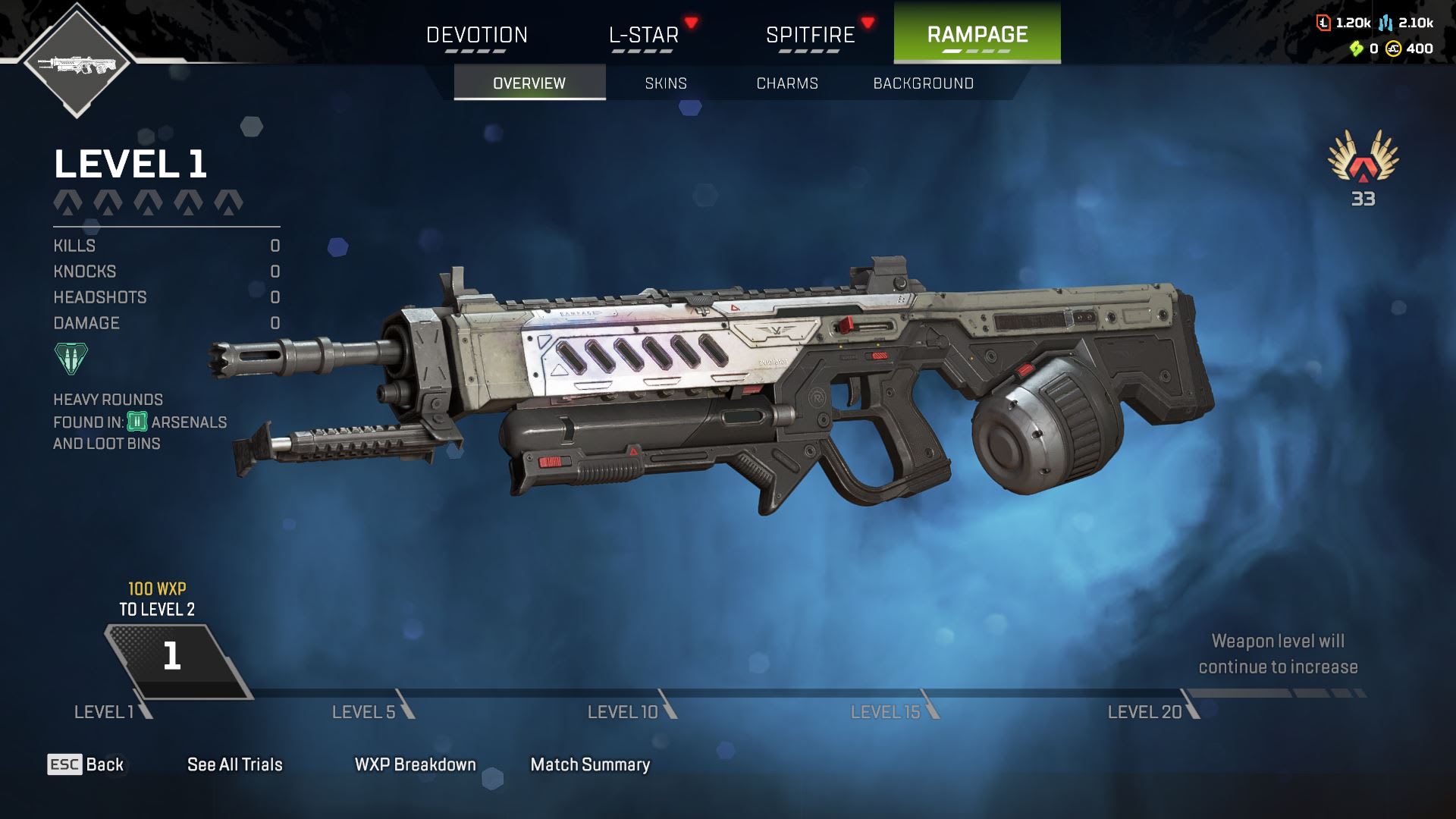Select the L-STAR weapon tab
Screen dimensions: 1456x819
(643, 35)
